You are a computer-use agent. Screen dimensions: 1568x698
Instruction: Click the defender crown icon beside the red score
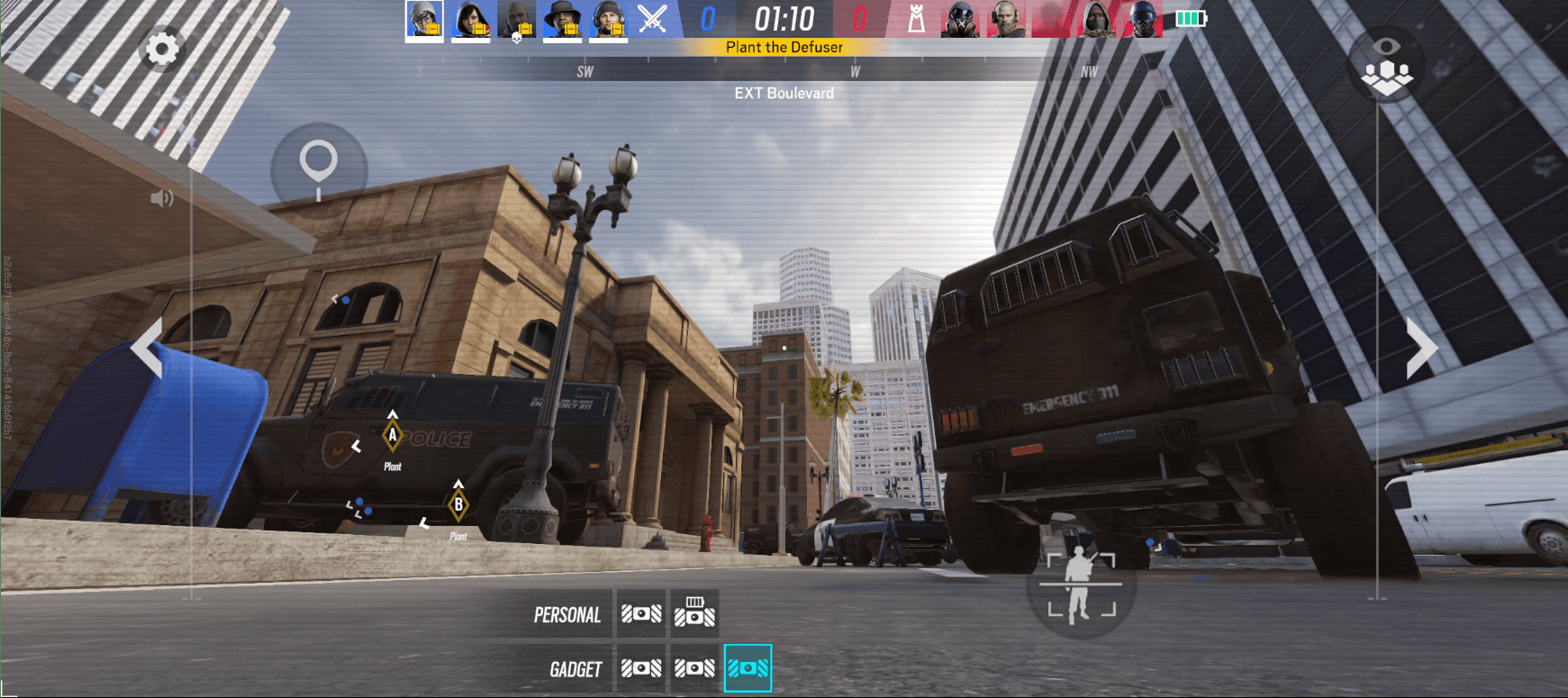[x=915, y=19]
